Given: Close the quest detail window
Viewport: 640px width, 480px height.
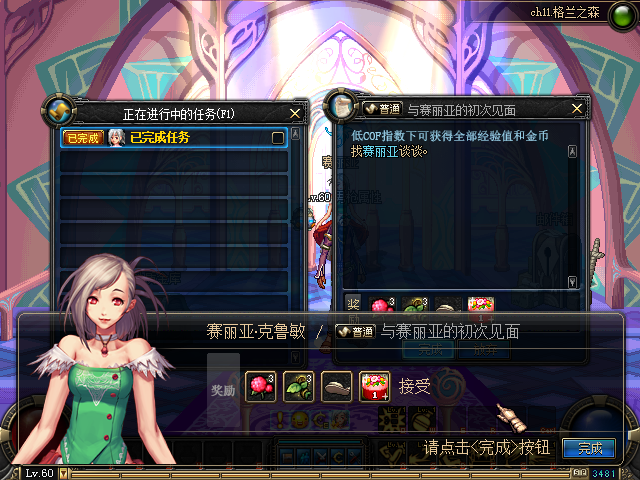Looking at the screenshot, I should click(x=577, y=108).
